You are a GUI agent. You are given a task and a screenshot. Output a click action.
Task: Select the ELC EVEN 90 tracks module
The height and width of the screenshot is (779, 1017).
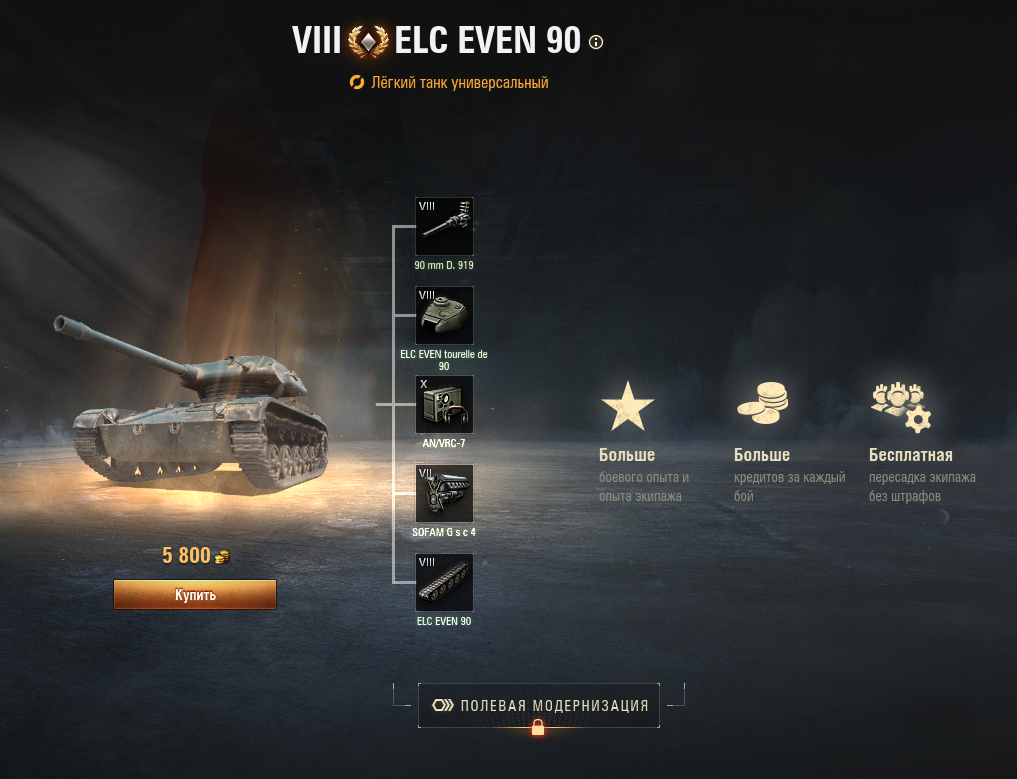[444, 582]
